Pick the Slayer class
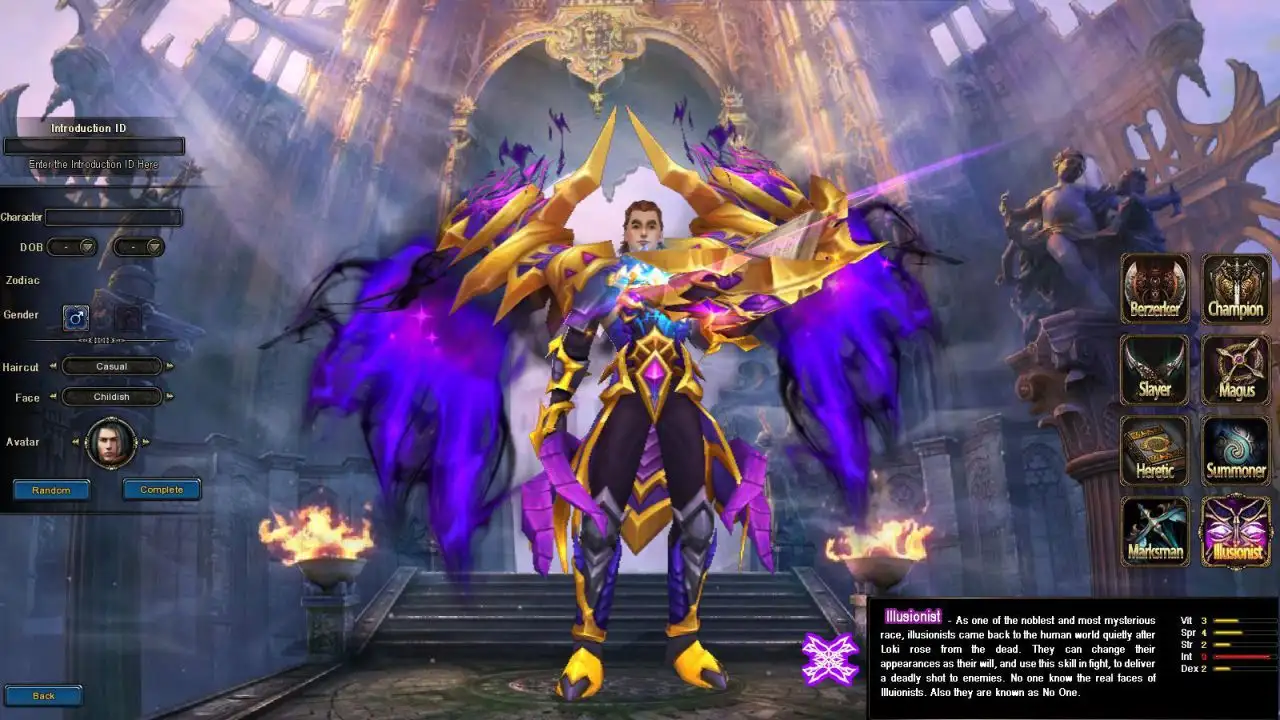 click(x=1155, y=369)
